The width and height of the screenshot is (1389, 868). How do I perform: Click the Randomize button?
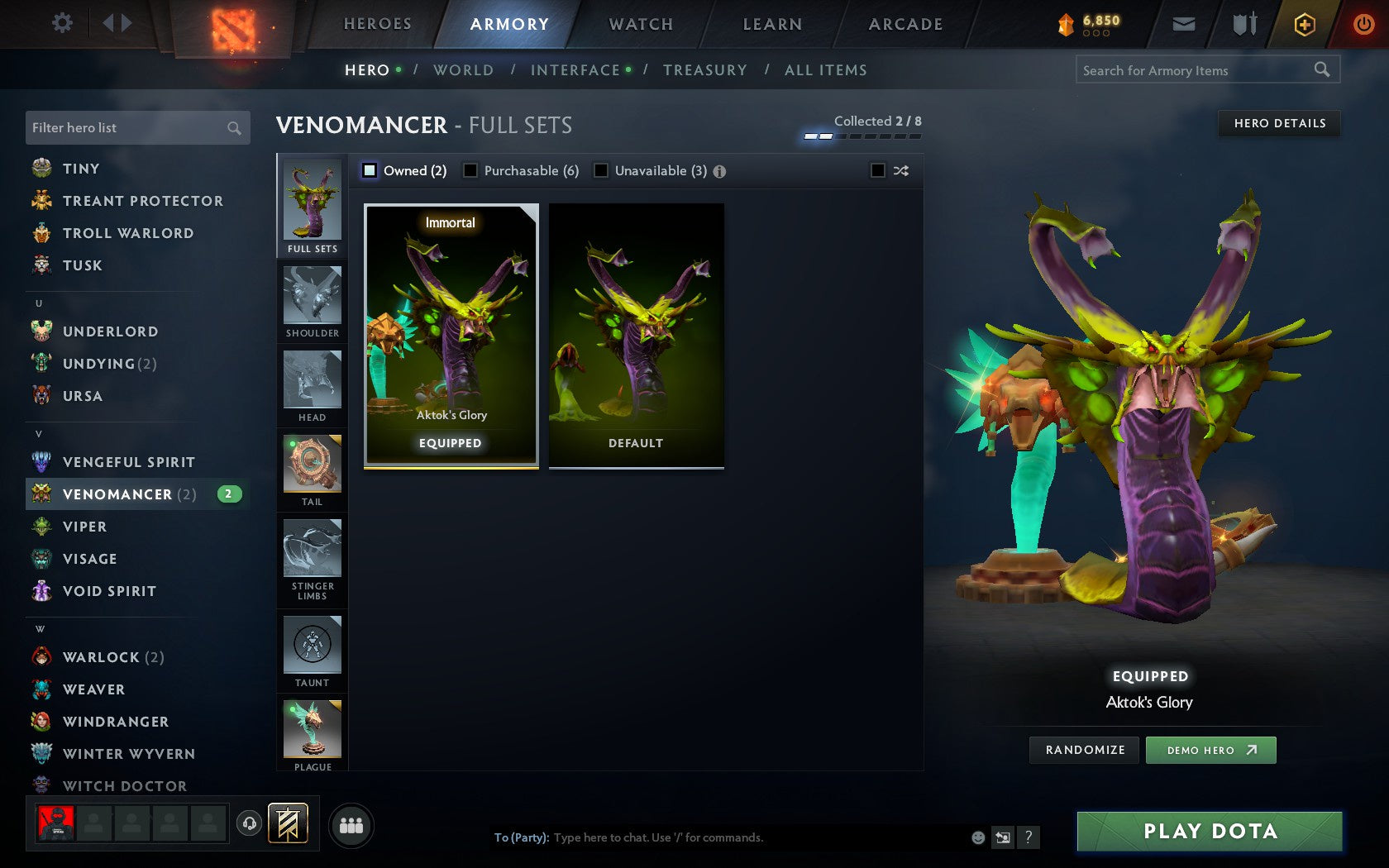tap(1084, 750)
